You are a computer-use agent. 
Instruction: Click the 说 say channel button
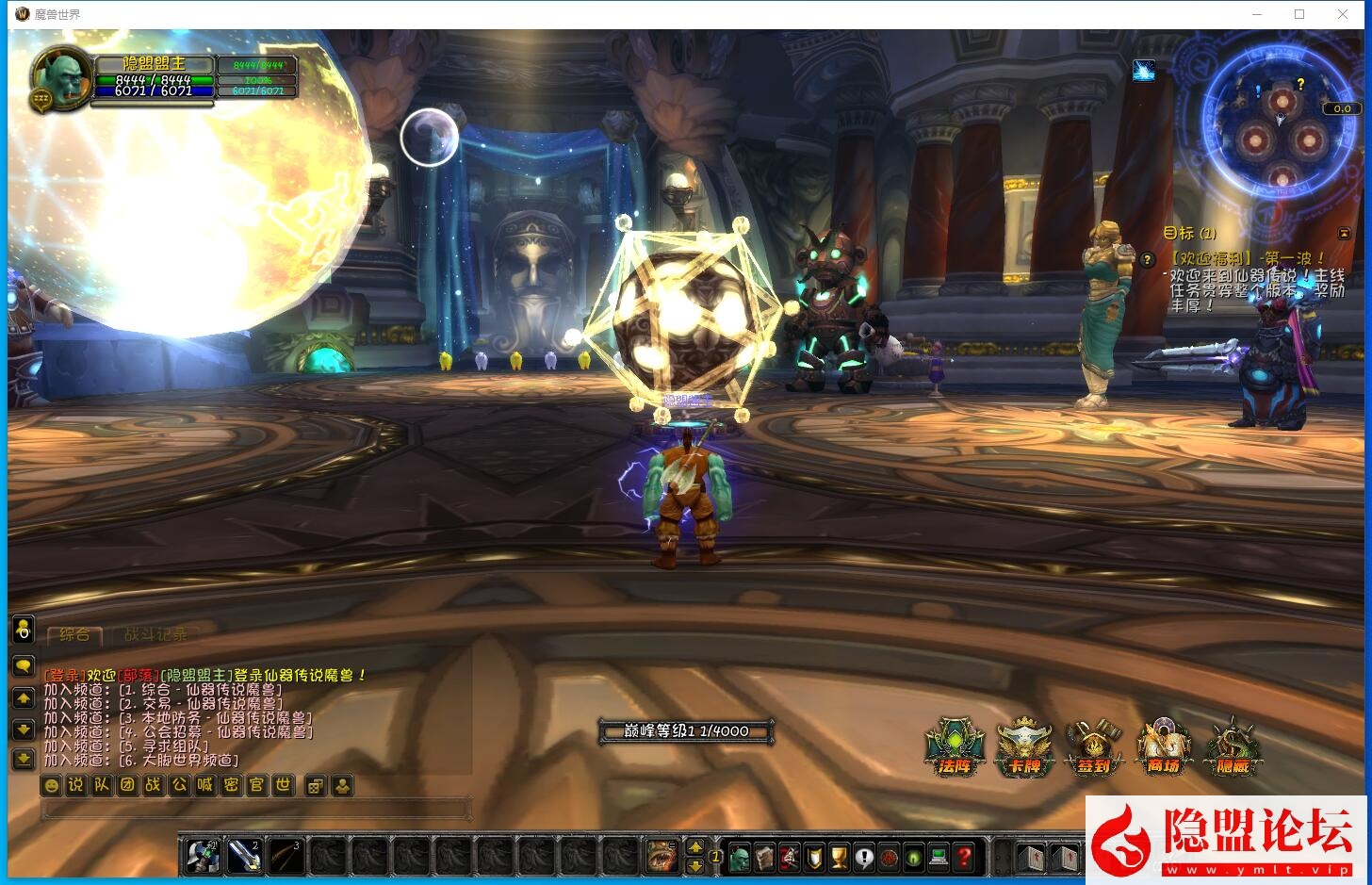(x=76, y=785)
